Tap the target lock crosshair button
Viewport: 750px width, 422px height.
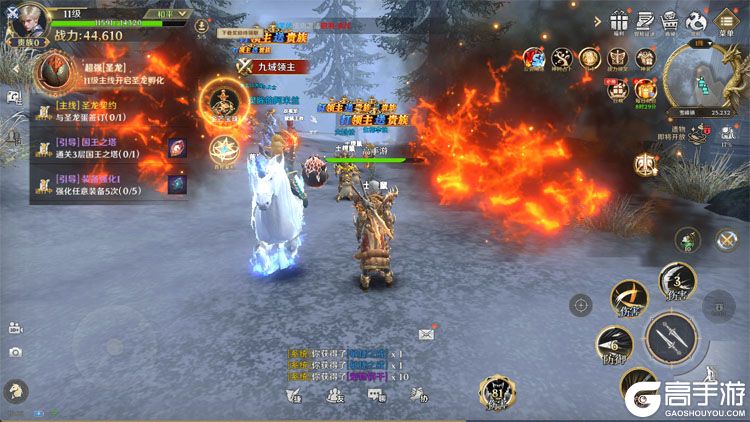580,305
